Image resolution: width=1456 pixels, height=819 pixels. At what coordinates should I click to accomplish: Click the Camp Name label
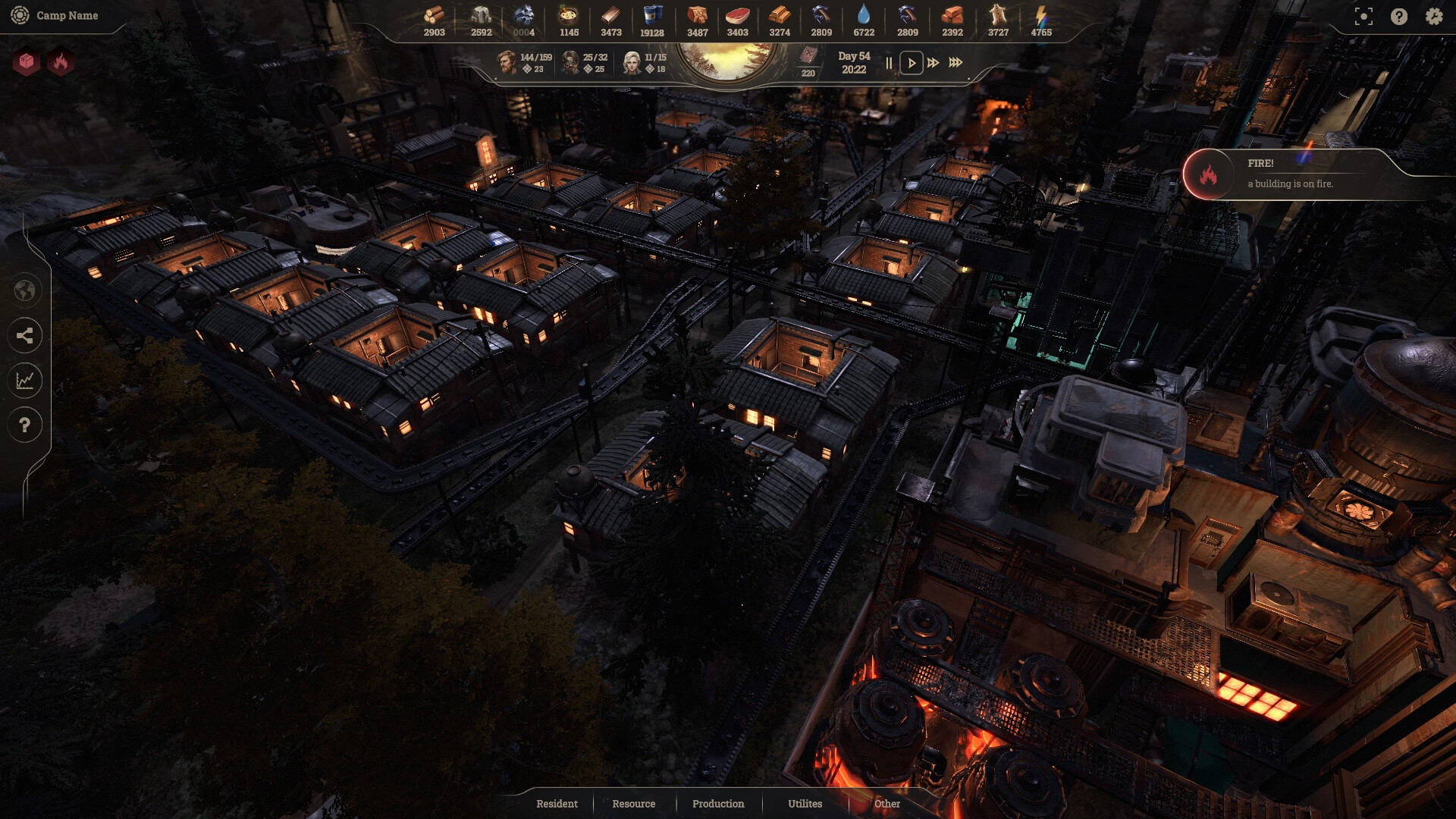pyautogui.click(x=67, y=15)
